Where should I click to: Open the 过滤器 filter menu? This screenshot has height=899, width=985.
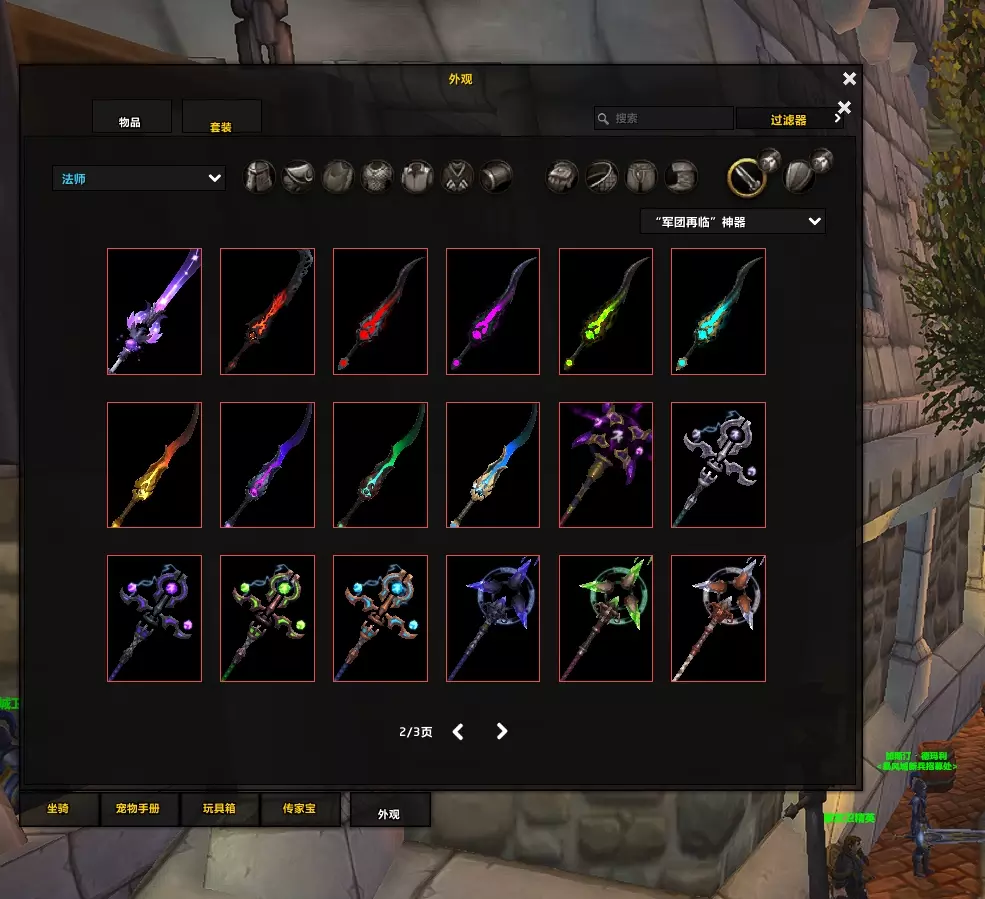(x=789, y=119)
